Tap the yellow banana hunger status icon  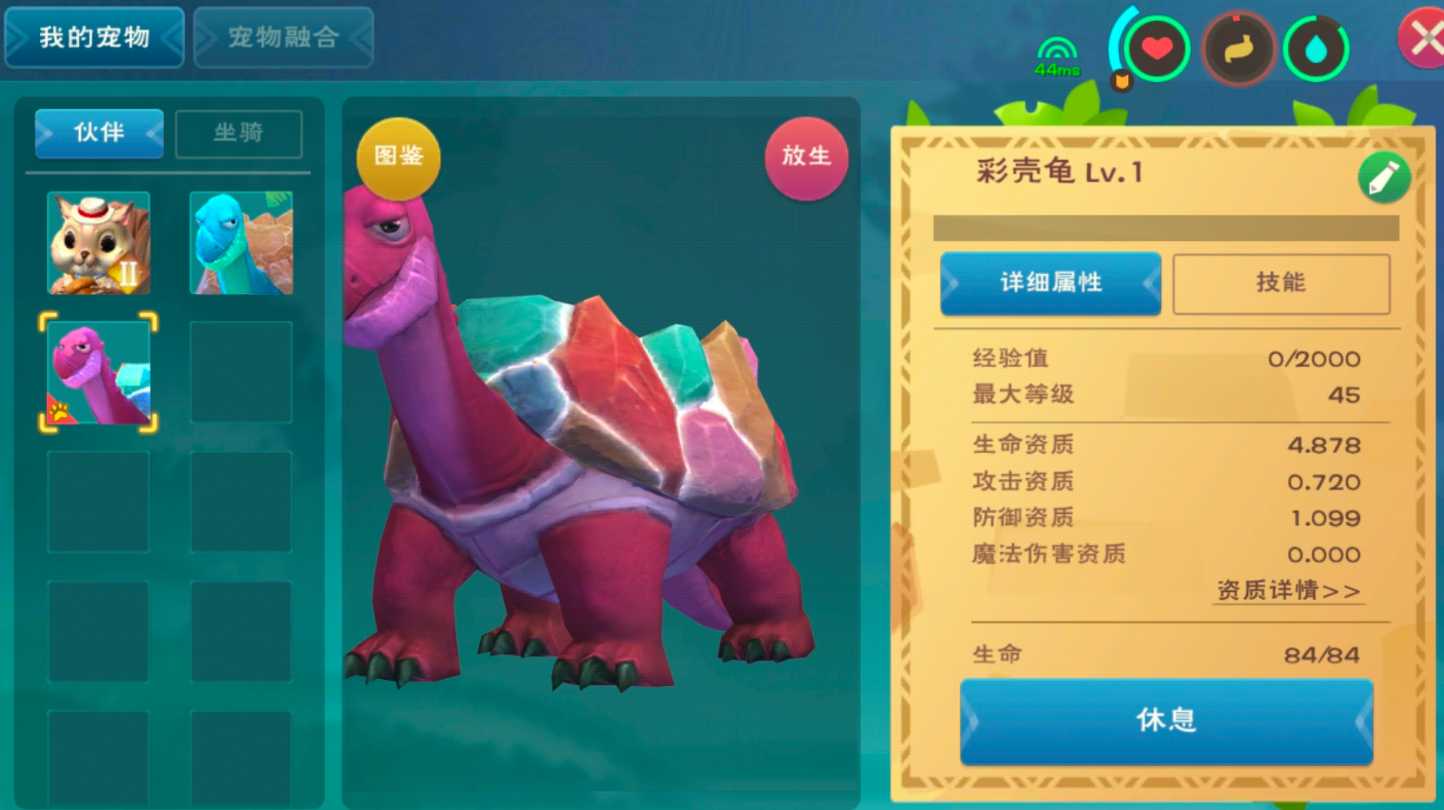click(1240, 45)
